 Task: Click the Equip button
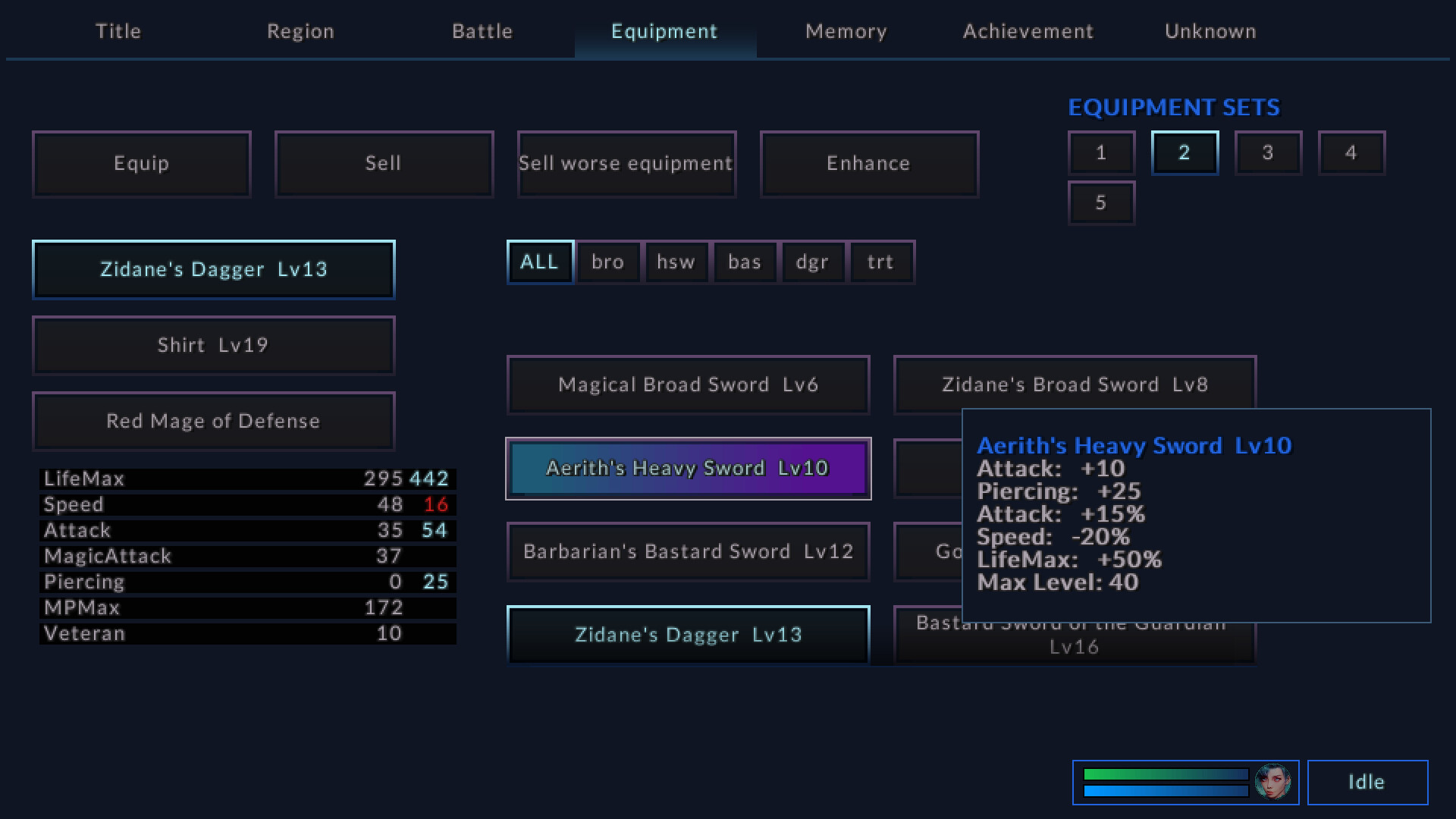click(x=141, y=163)
